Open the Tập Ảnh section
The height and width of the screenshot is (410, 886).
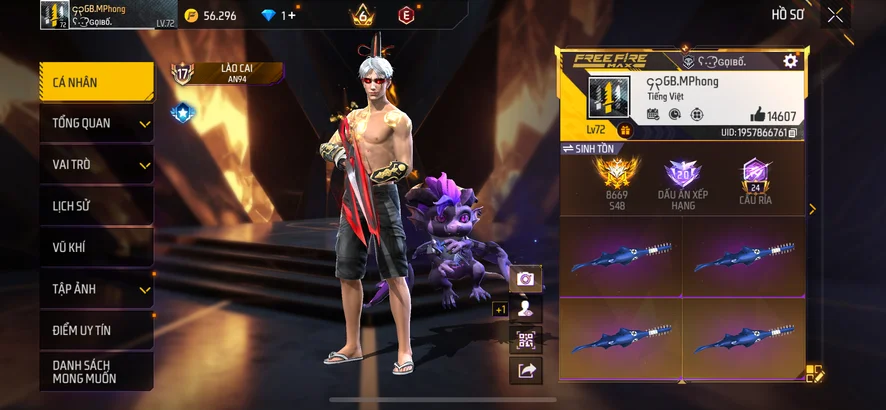pyautogui.click(x=96, y=289)
